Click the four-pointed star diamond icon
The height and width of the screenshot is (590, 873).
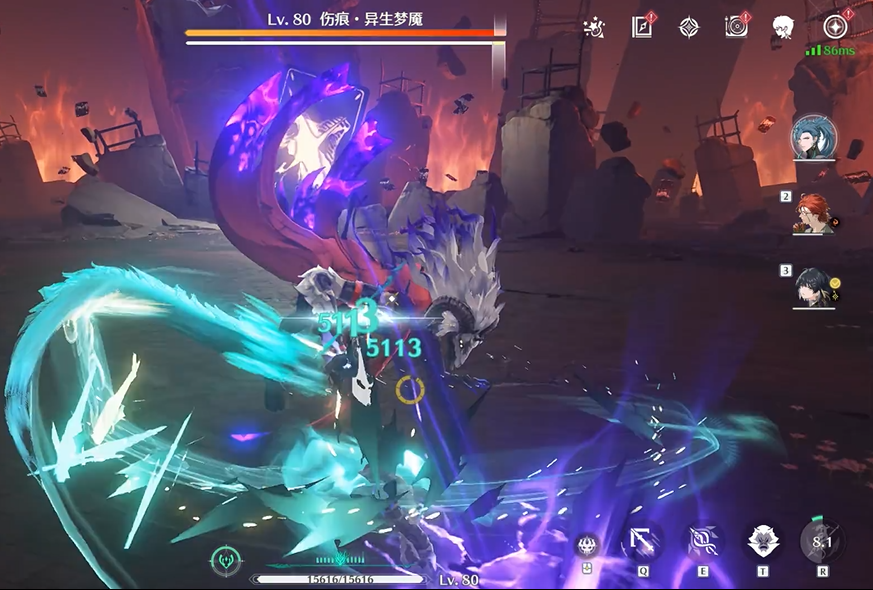coord(689,27)
